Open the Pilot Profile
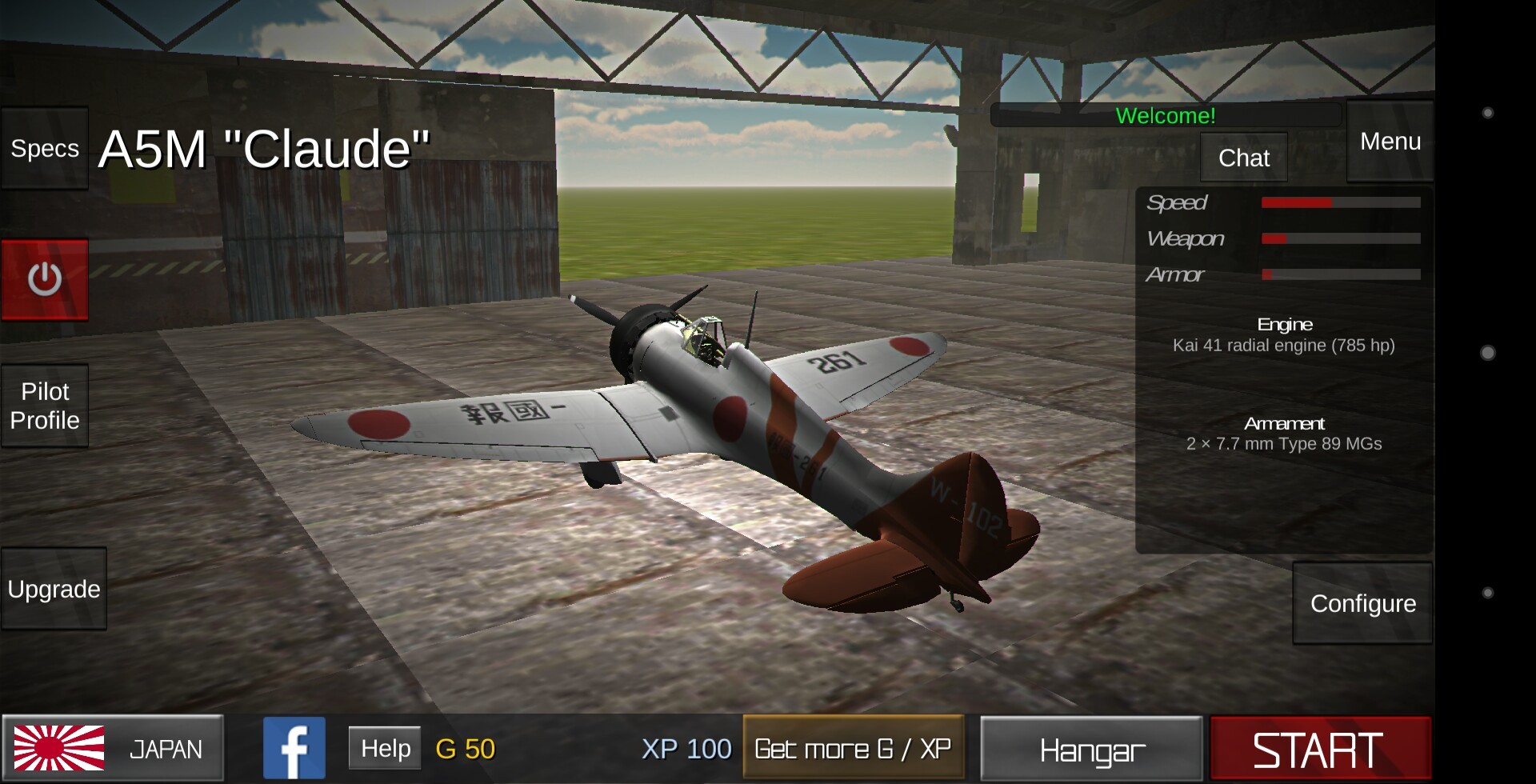The image size is (1536, 784). click(x=45, y=406)
